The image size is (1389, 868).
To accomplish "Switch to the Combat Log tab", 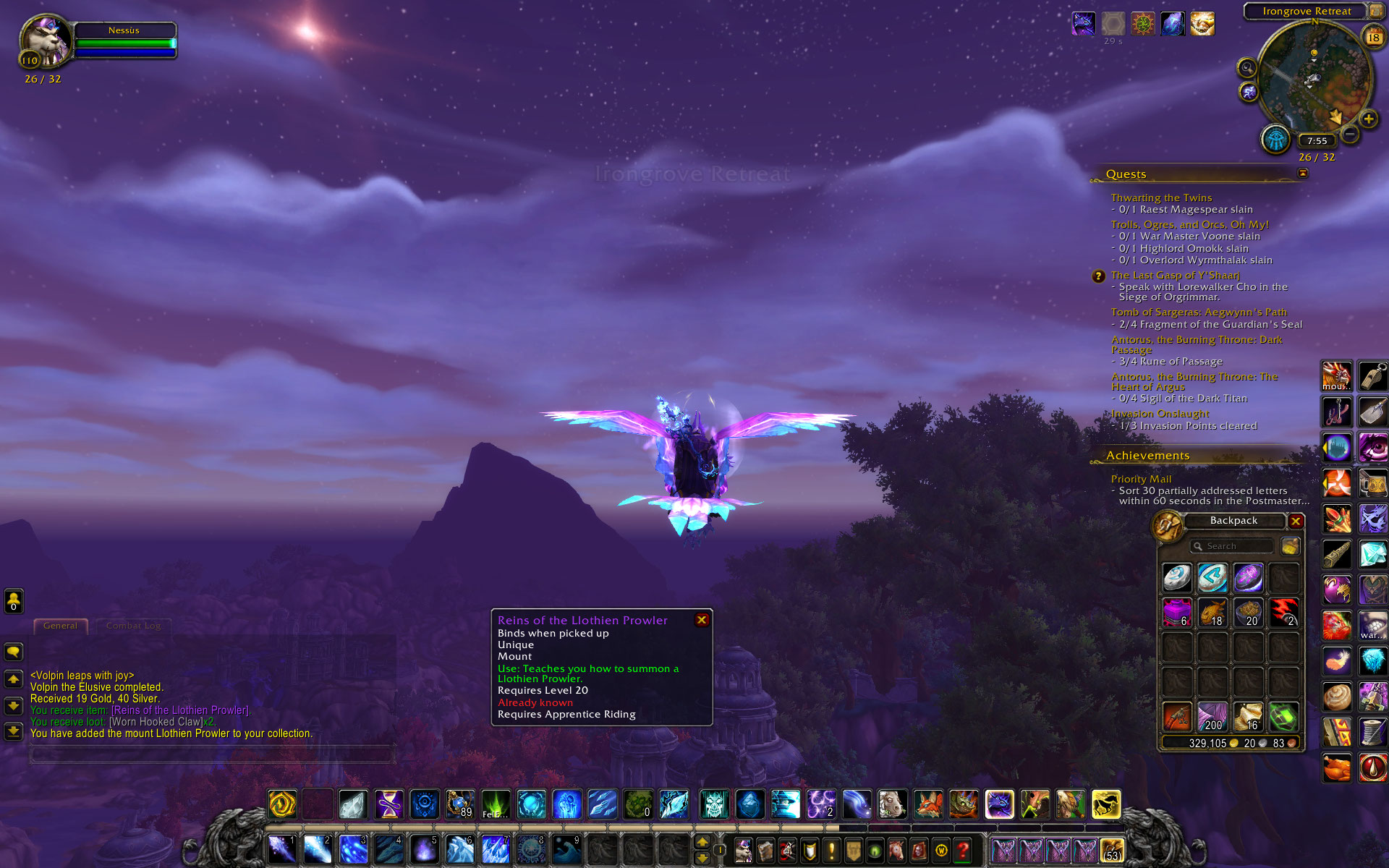I will (133, 626).
